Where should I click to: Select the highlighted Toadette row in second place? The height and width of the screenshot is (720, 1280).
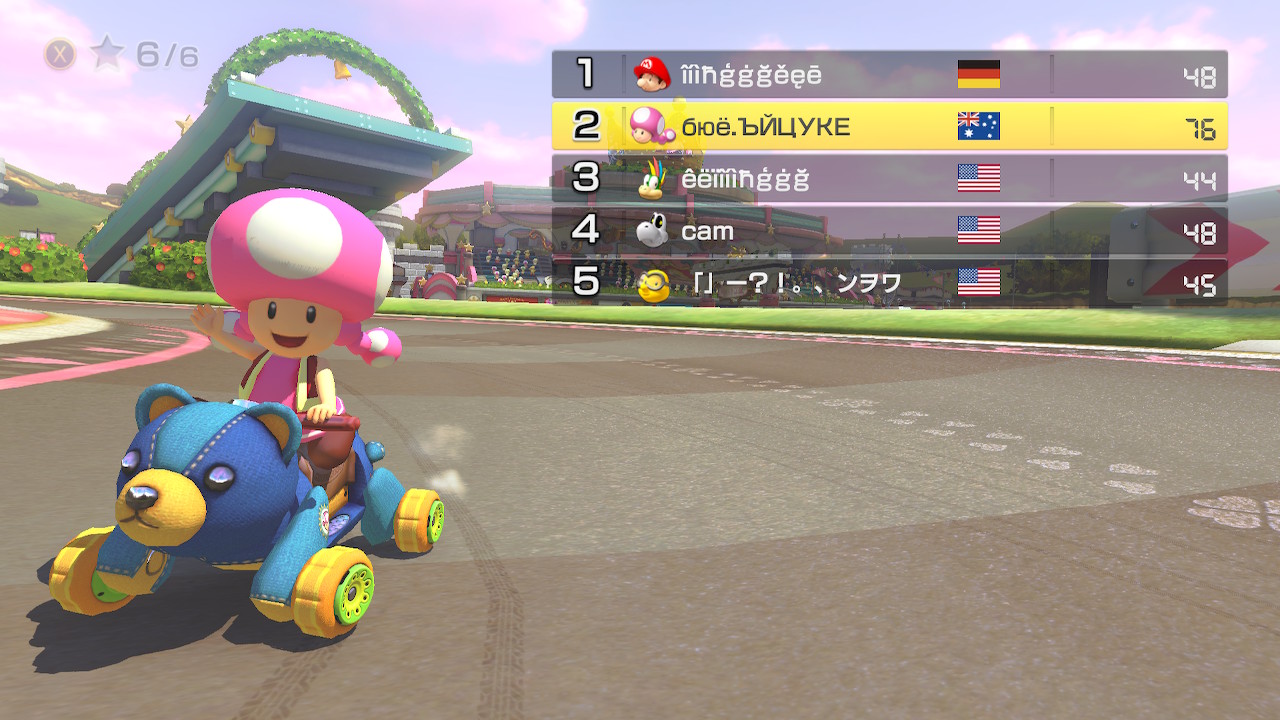[889, 126]
